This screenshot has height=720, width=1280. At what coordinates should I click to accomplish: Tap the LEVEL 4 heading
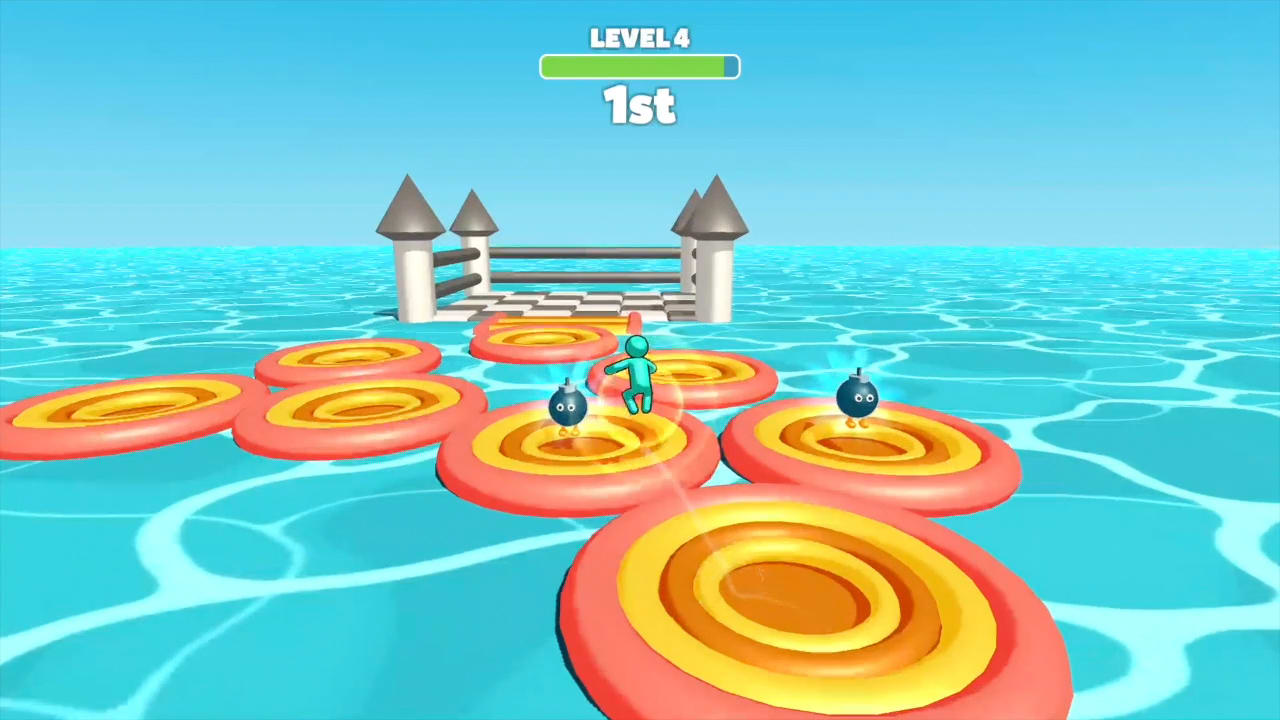[639, 39]
